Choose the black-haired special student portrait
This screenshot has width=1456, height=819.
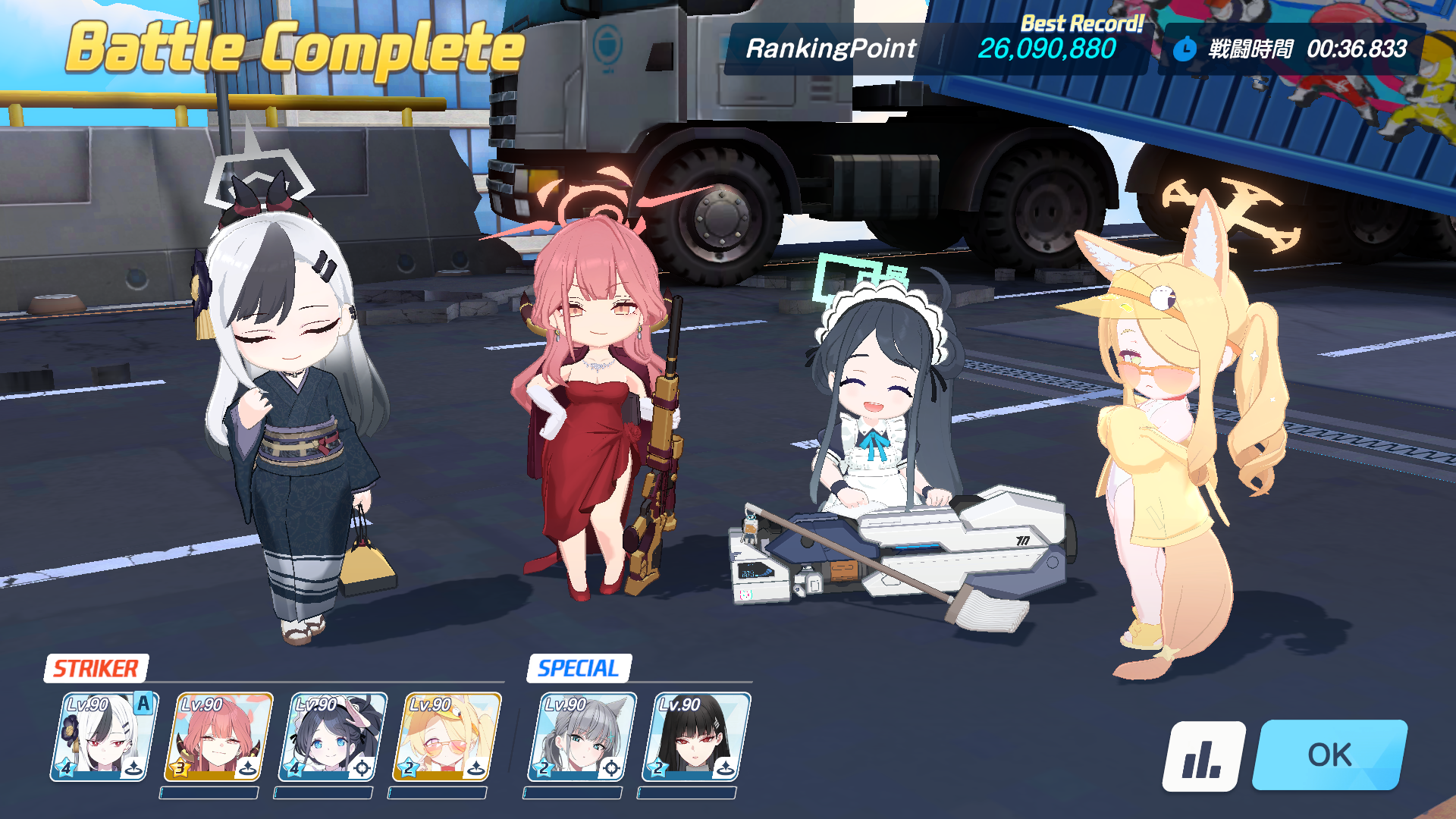695,736
